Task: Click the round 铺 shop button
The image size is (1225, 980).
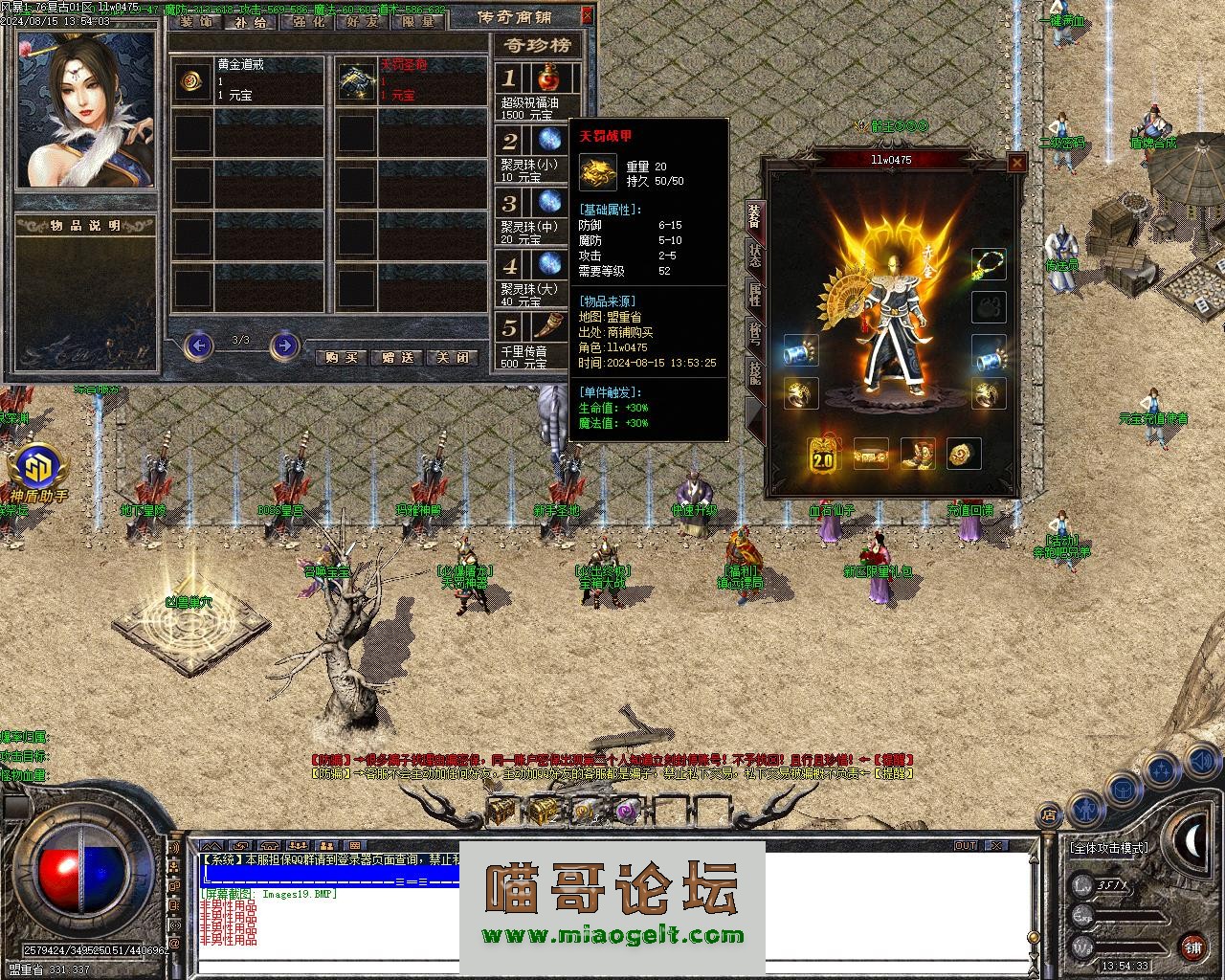Action: (1193, 947)
